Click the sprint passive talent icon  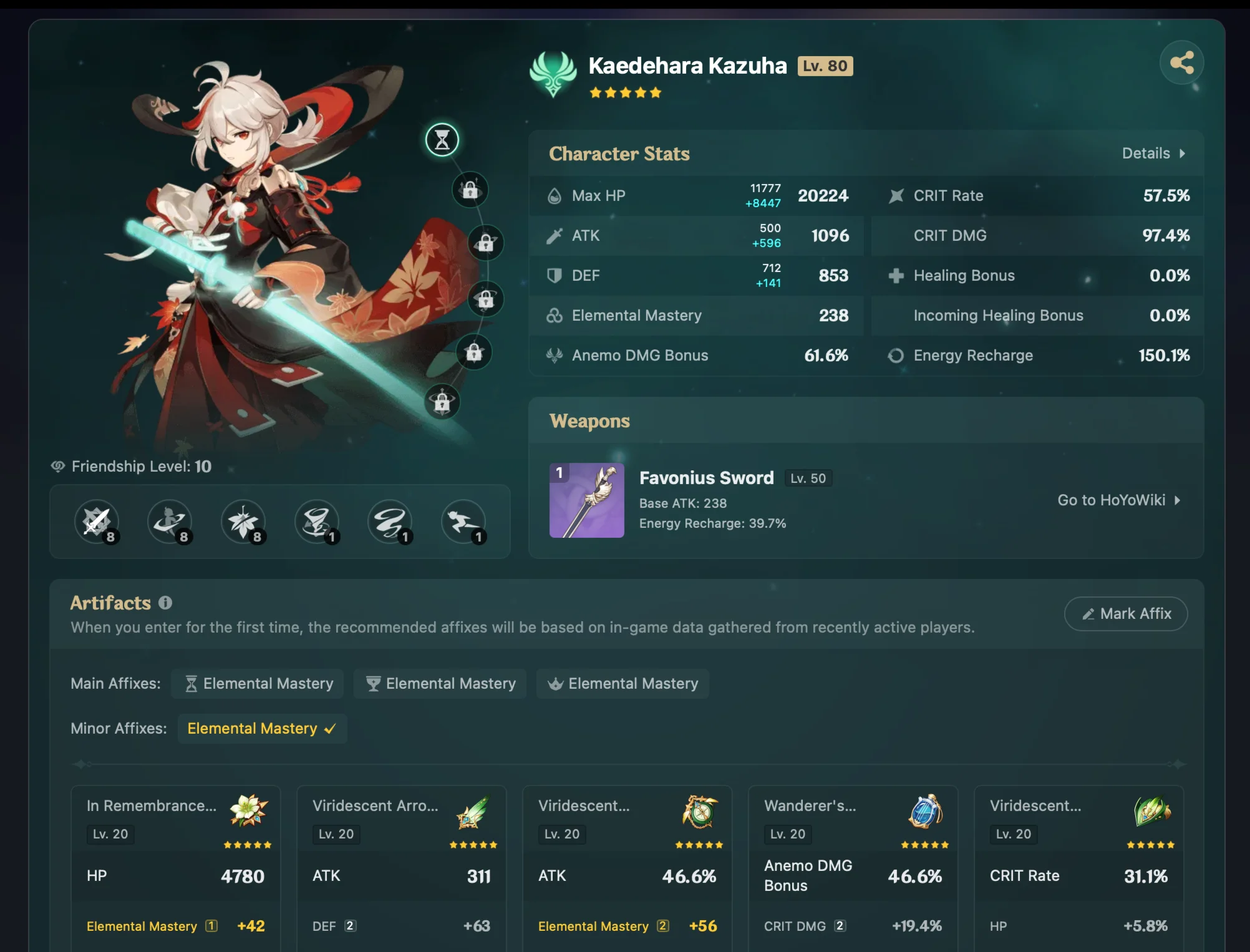pyautogui.click(x=464, y=522)
